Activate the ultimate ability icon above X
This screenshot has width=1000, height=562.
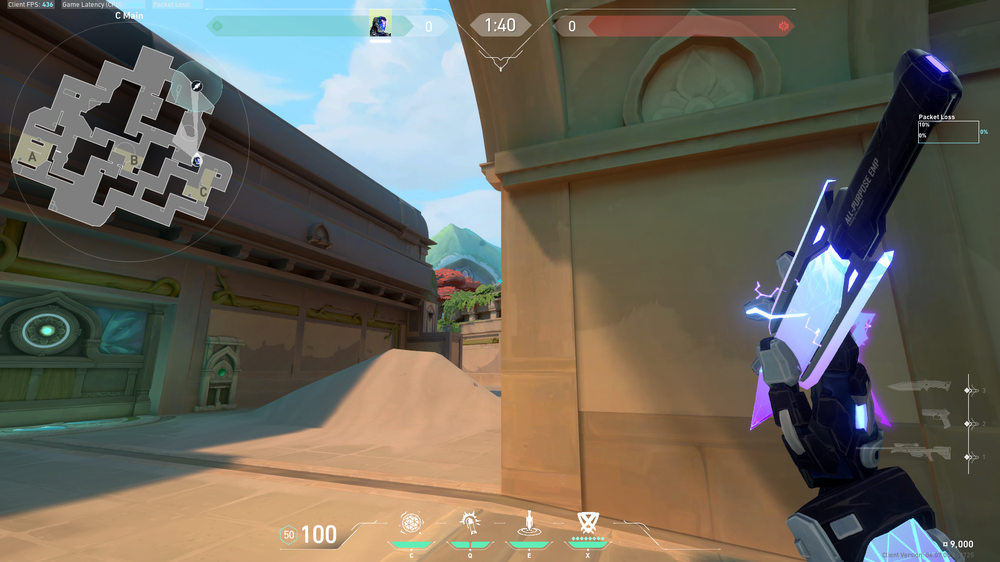coord(587,521)
